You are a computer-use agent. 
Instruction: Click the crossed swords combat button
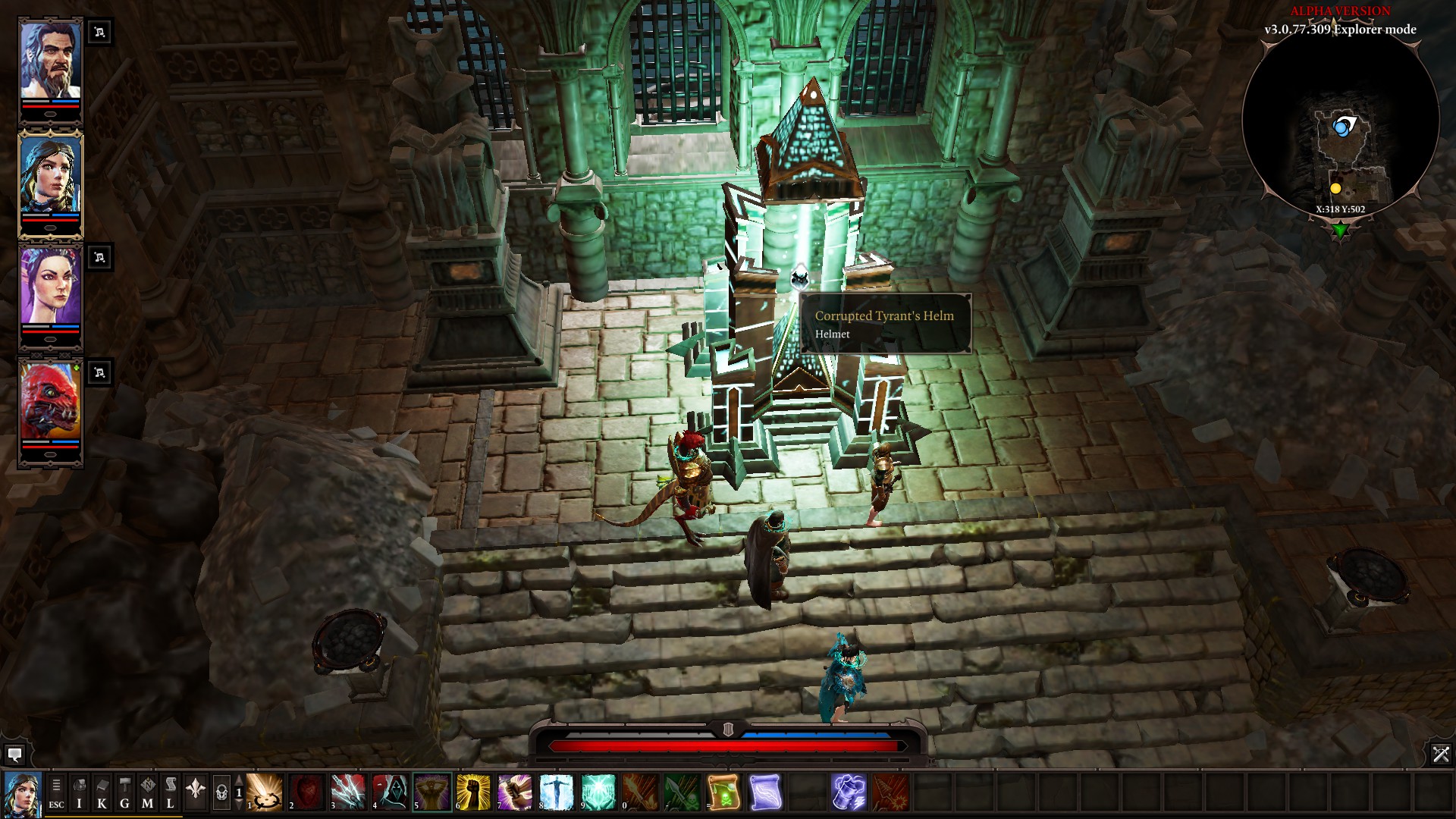click(1441, 754)
